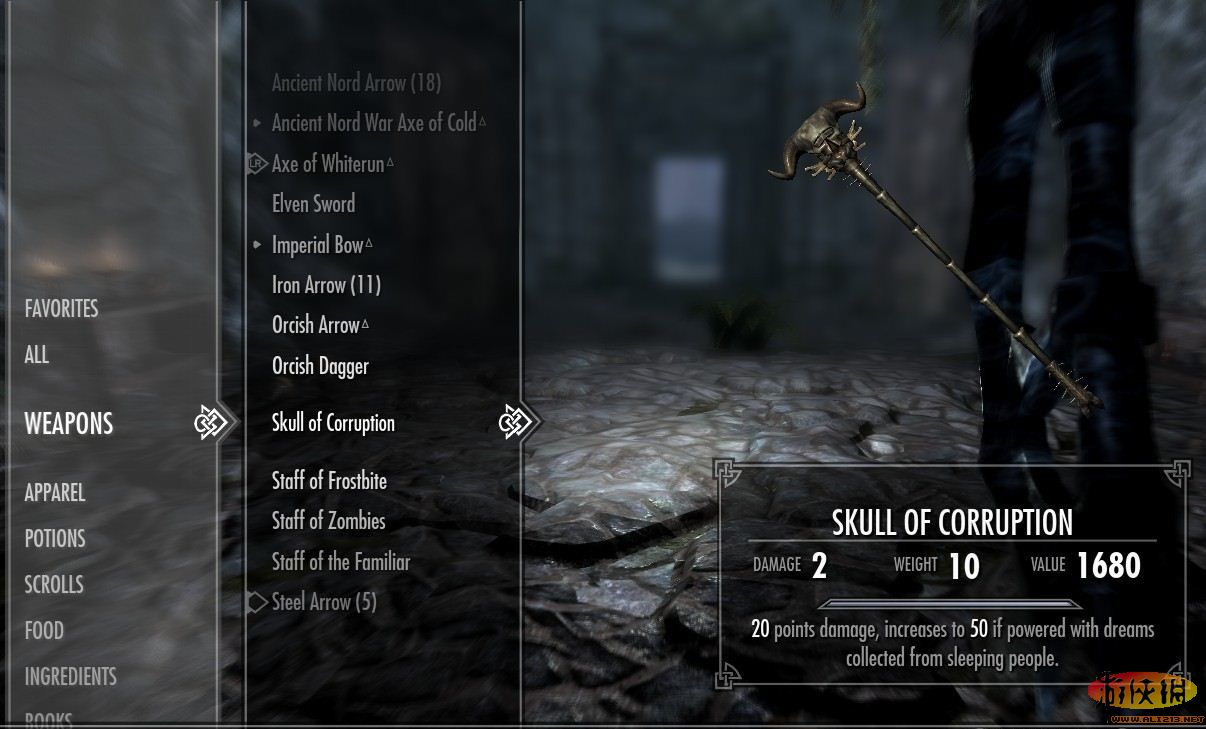
Task: Select the Axe of Whiterun
Action: 328,164
